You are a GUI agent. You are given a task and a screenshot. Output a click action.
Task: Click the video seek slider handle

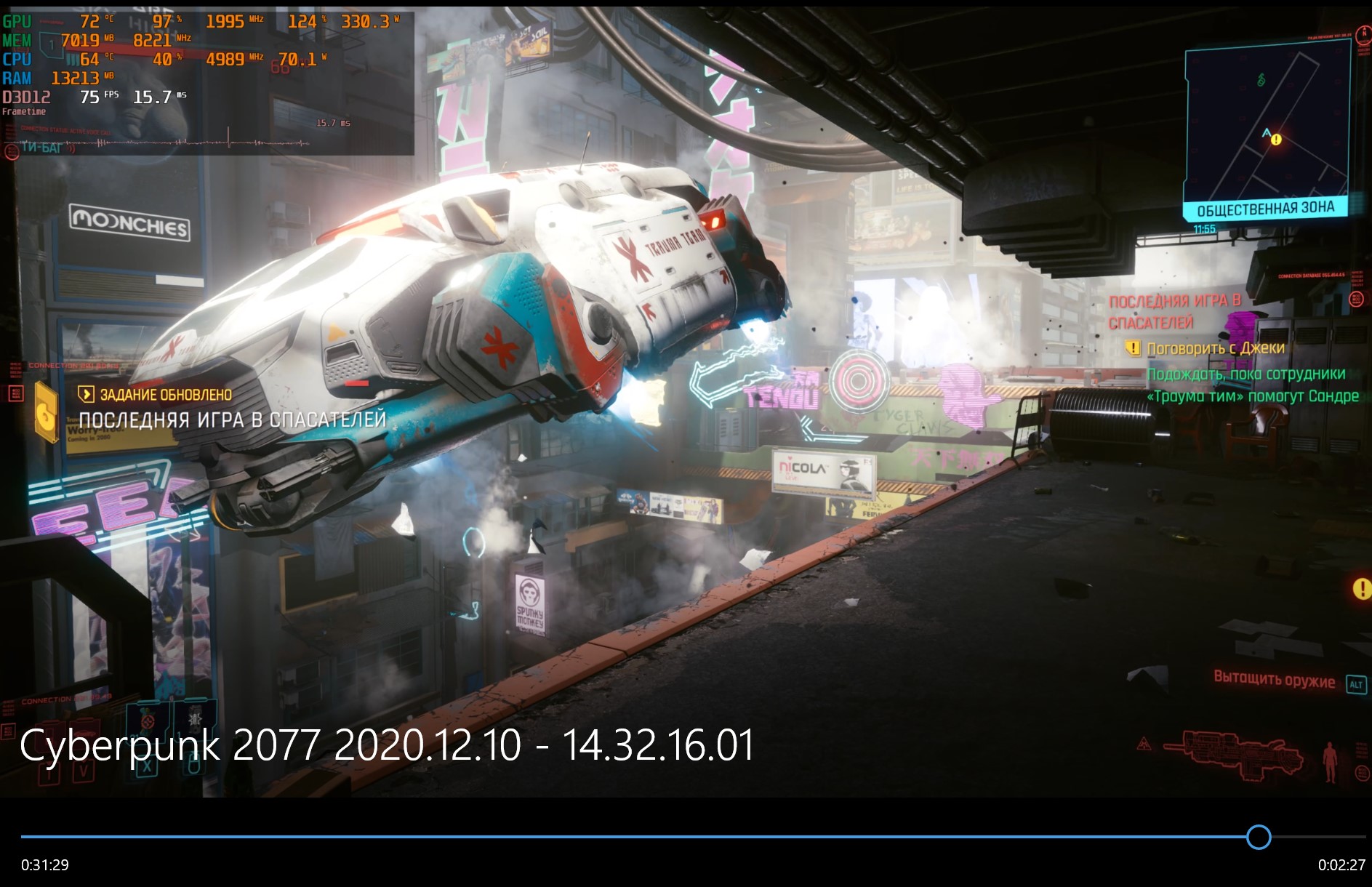(x=1258, y=837)
